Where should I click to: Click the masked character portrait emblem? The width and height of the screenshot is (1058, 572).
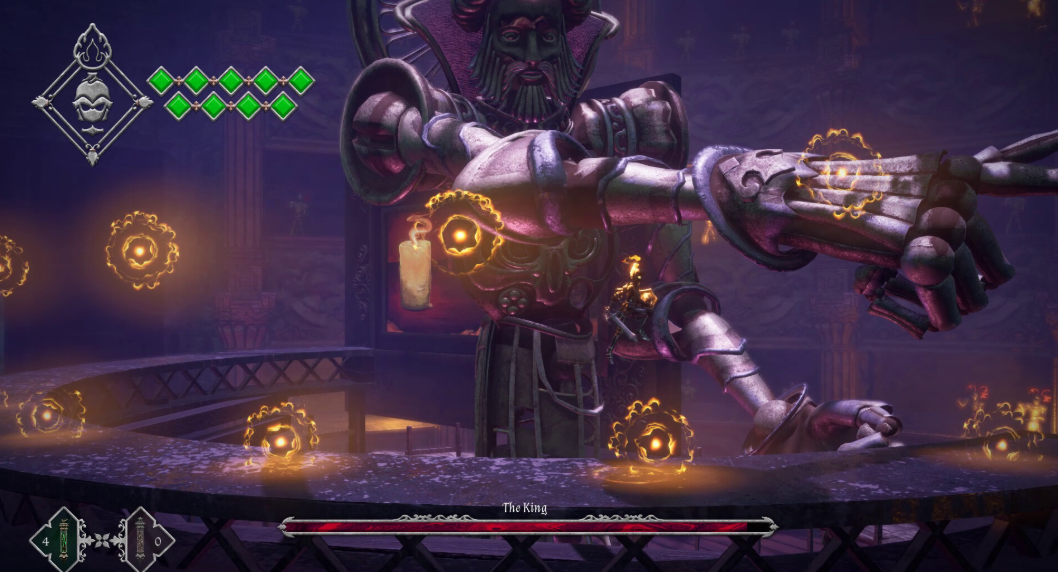point(92,98)
